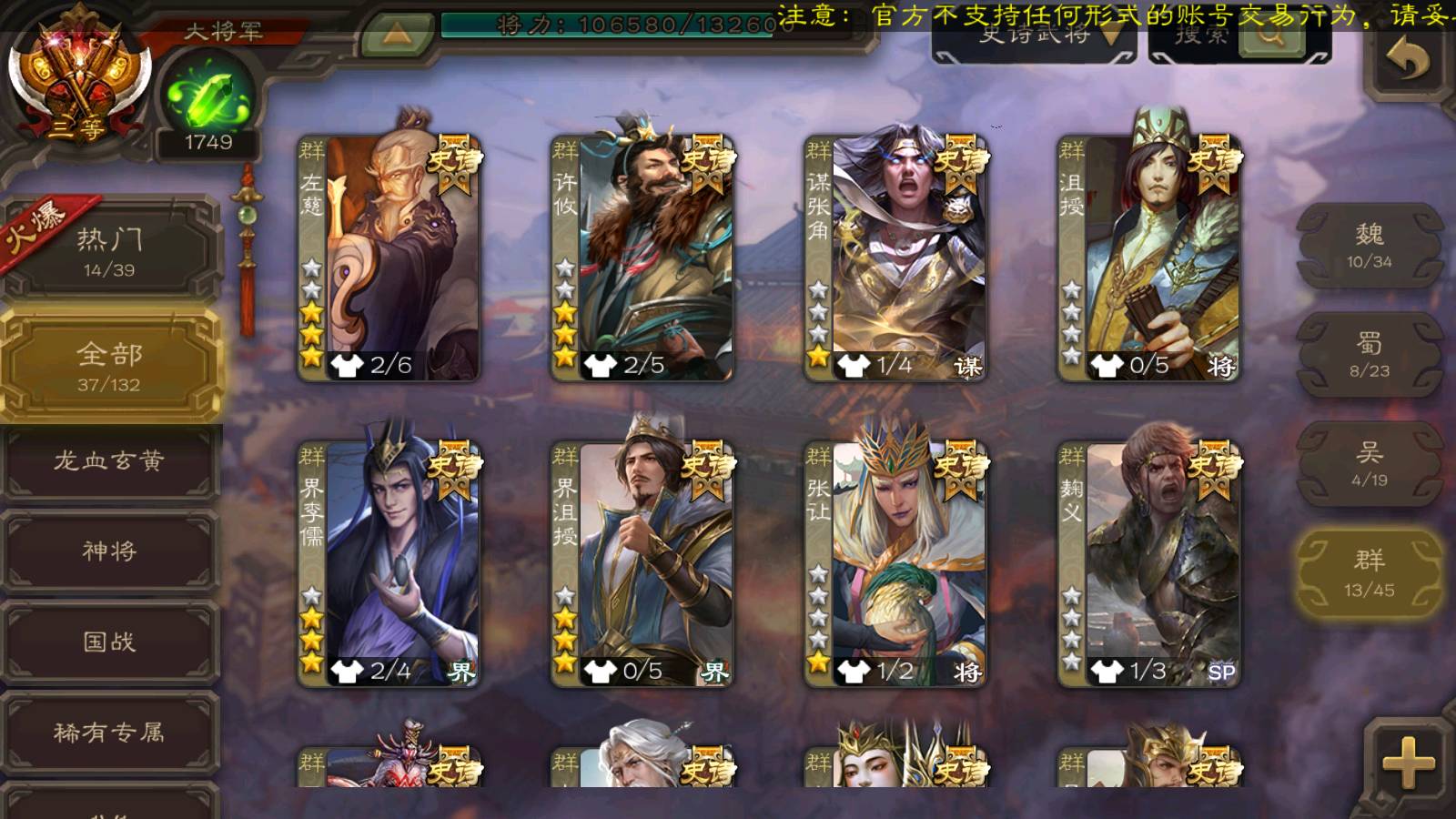This screenshot has height=819, width=1456.
Task: Filter generals by 蜀 faction
Action: click(x=1369, y=355)
